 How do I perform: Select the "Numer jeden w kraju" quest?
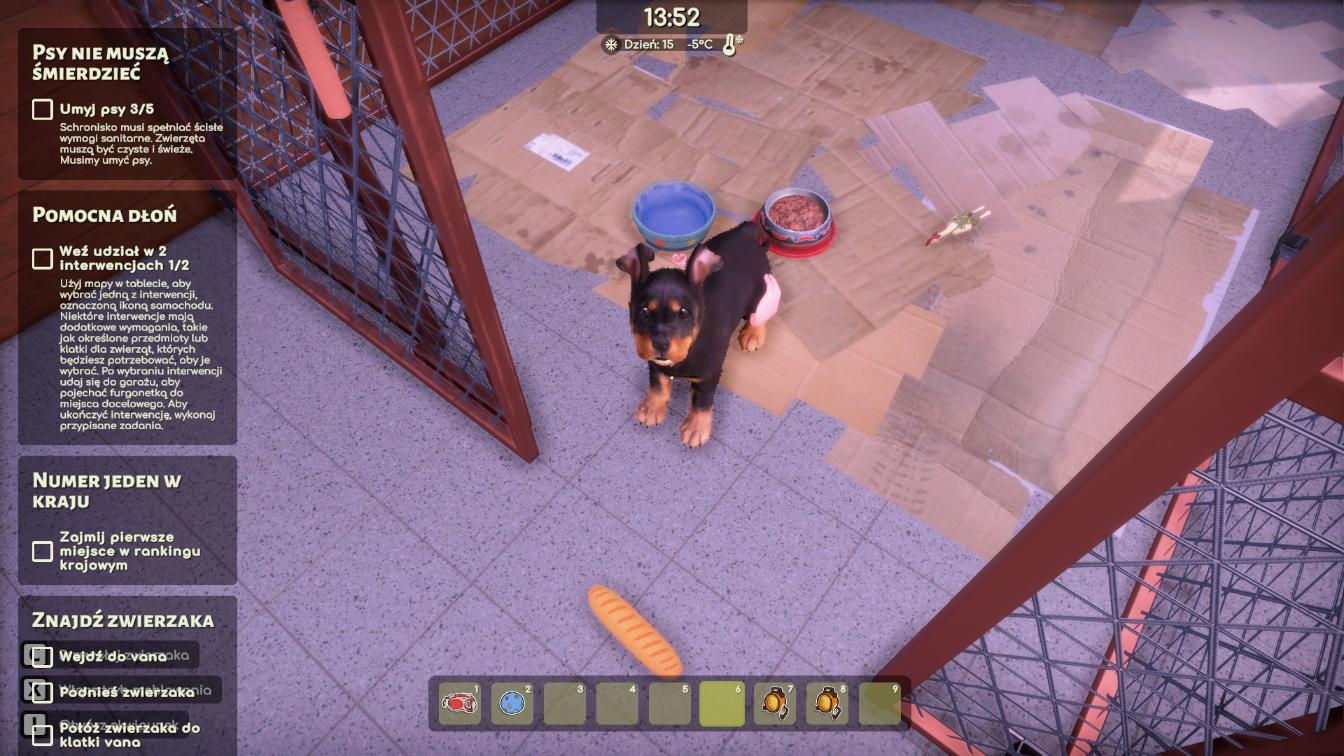tap(106, 490)
